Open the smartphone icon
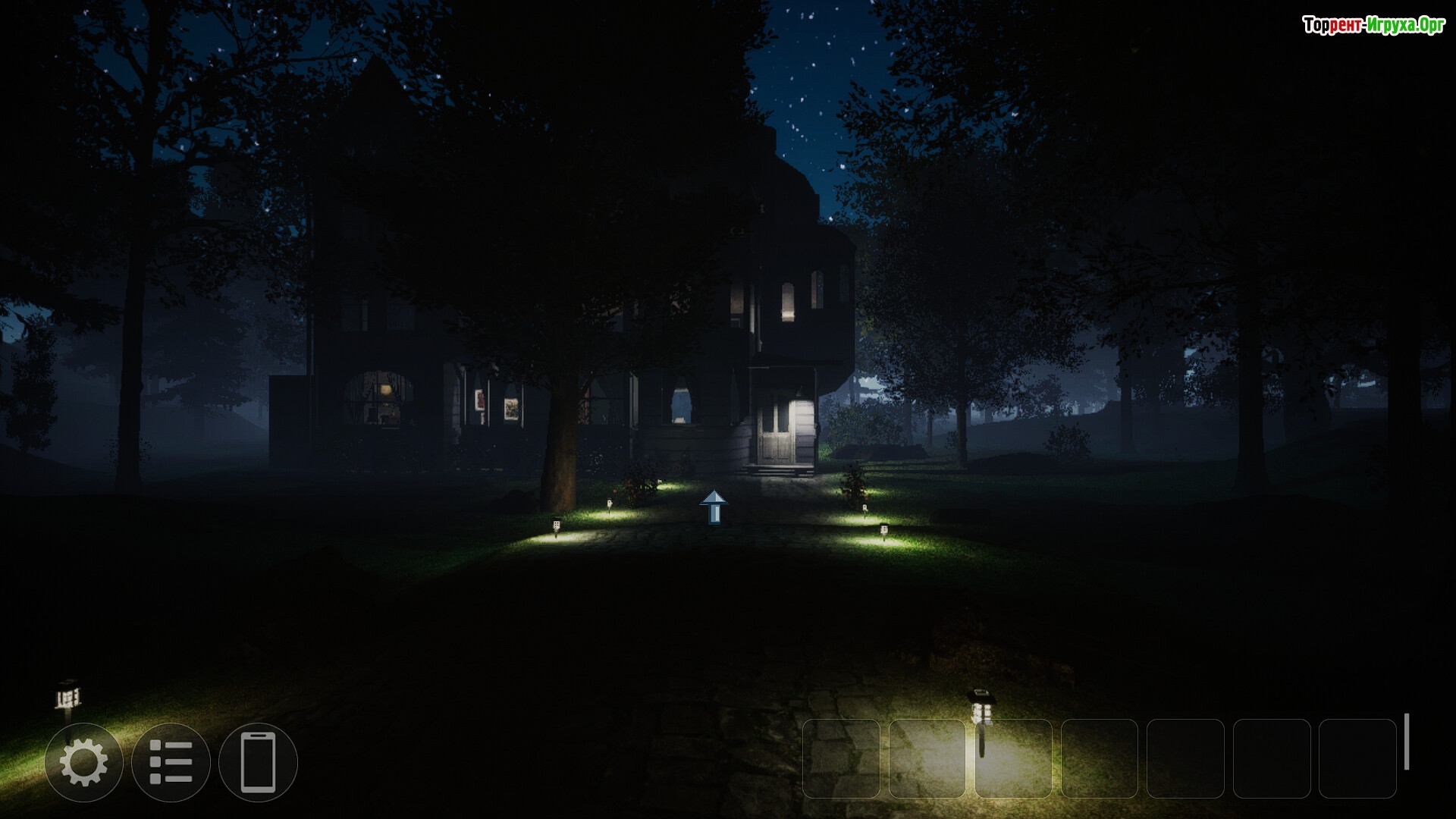 pyautogui.click(x=258, y=762)
